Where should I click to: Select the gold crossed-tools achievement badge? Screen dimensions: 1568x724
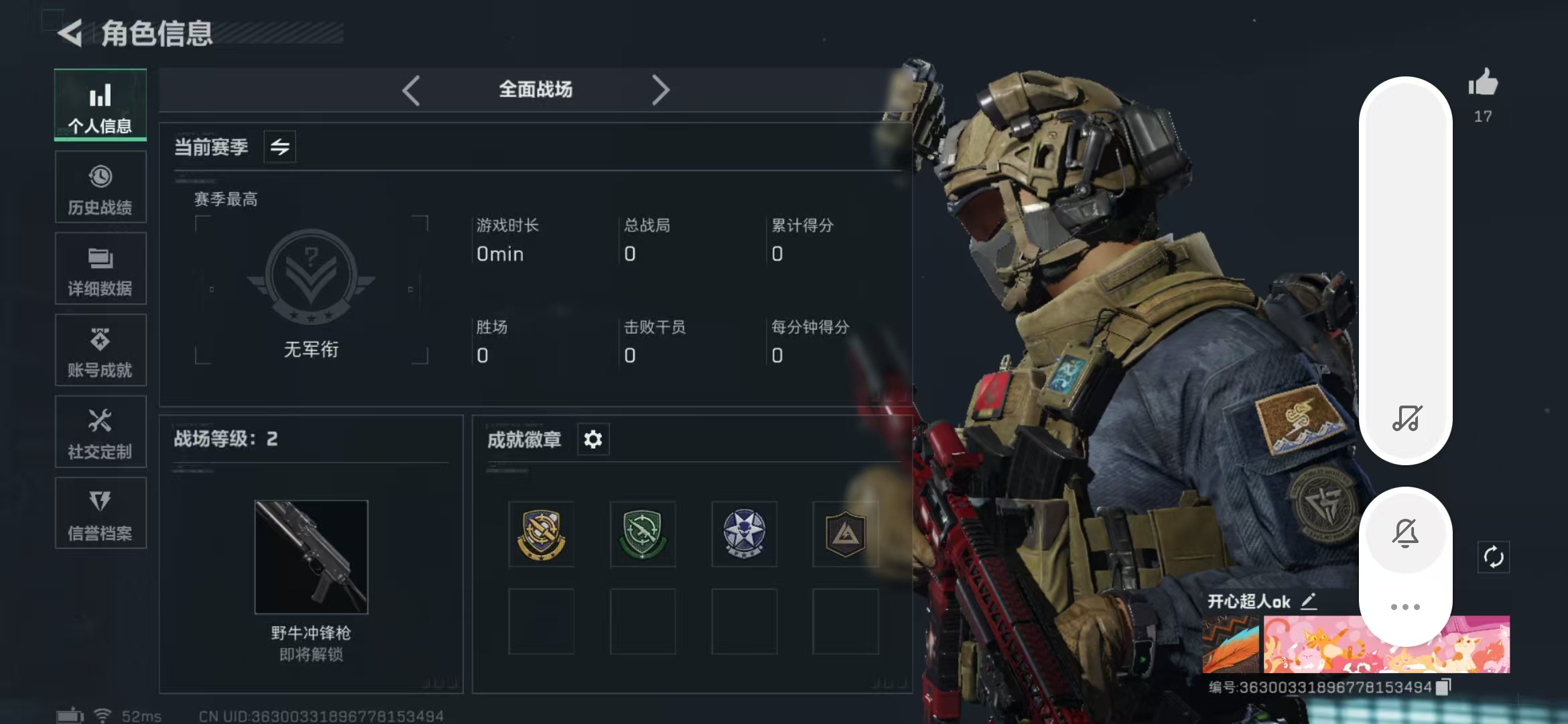pyautogui.click(x=541, y=534)
